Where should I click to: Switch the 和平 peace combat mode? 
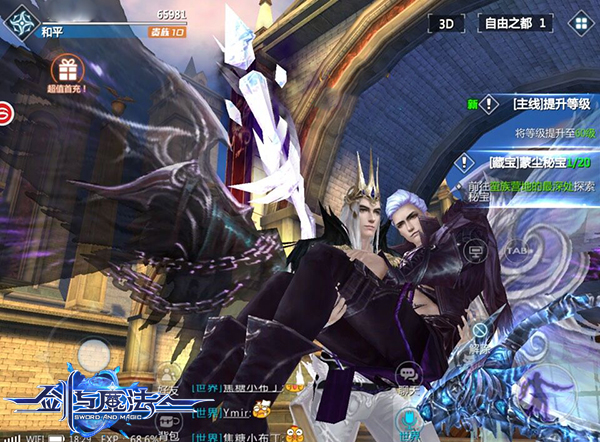point(53,32)
